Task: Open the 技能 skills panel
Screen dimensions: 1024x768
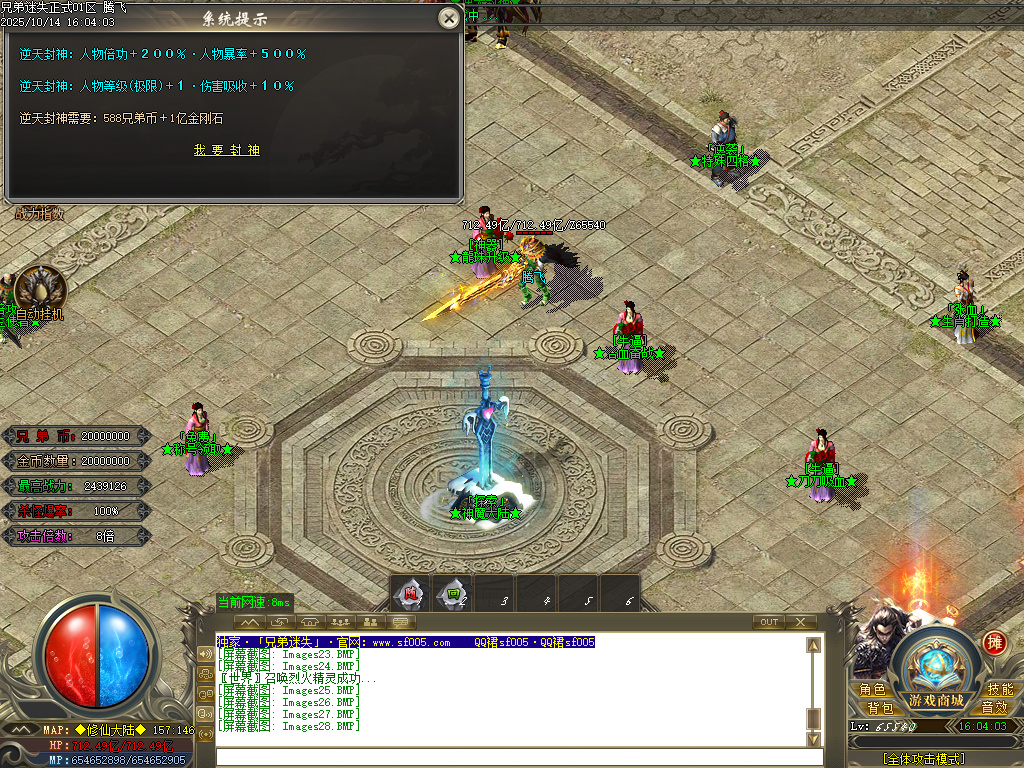Action: tap(999, 690)
